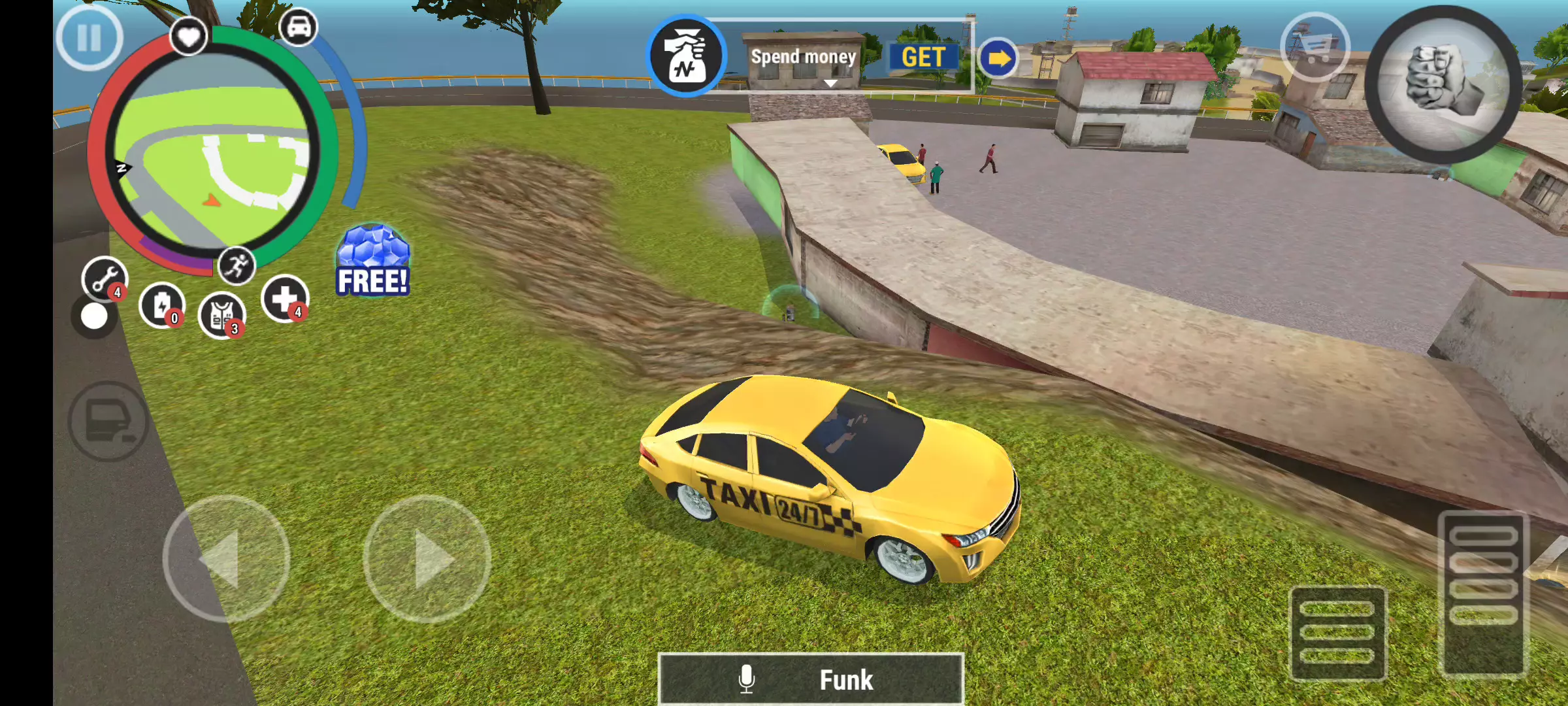This screenshot has height=706, width=1568.
Task: Tap the white circle button
Action: (x=94, y=317)
